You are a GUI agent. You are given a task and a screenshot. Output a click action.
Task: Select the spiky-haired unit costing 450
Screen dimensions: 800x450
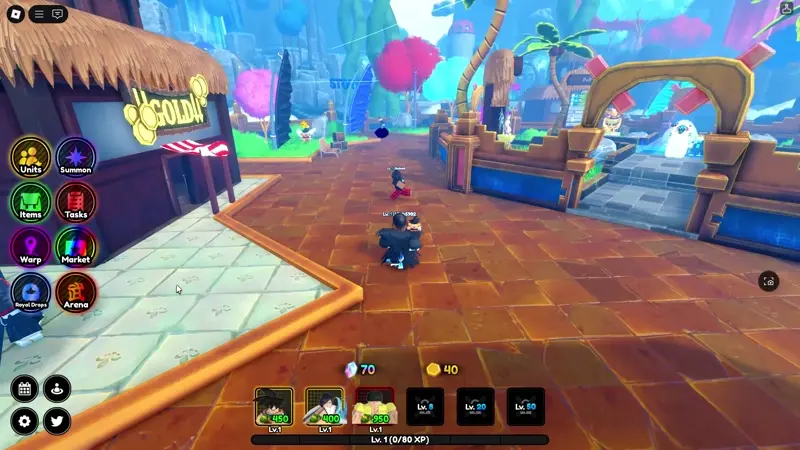274,407
